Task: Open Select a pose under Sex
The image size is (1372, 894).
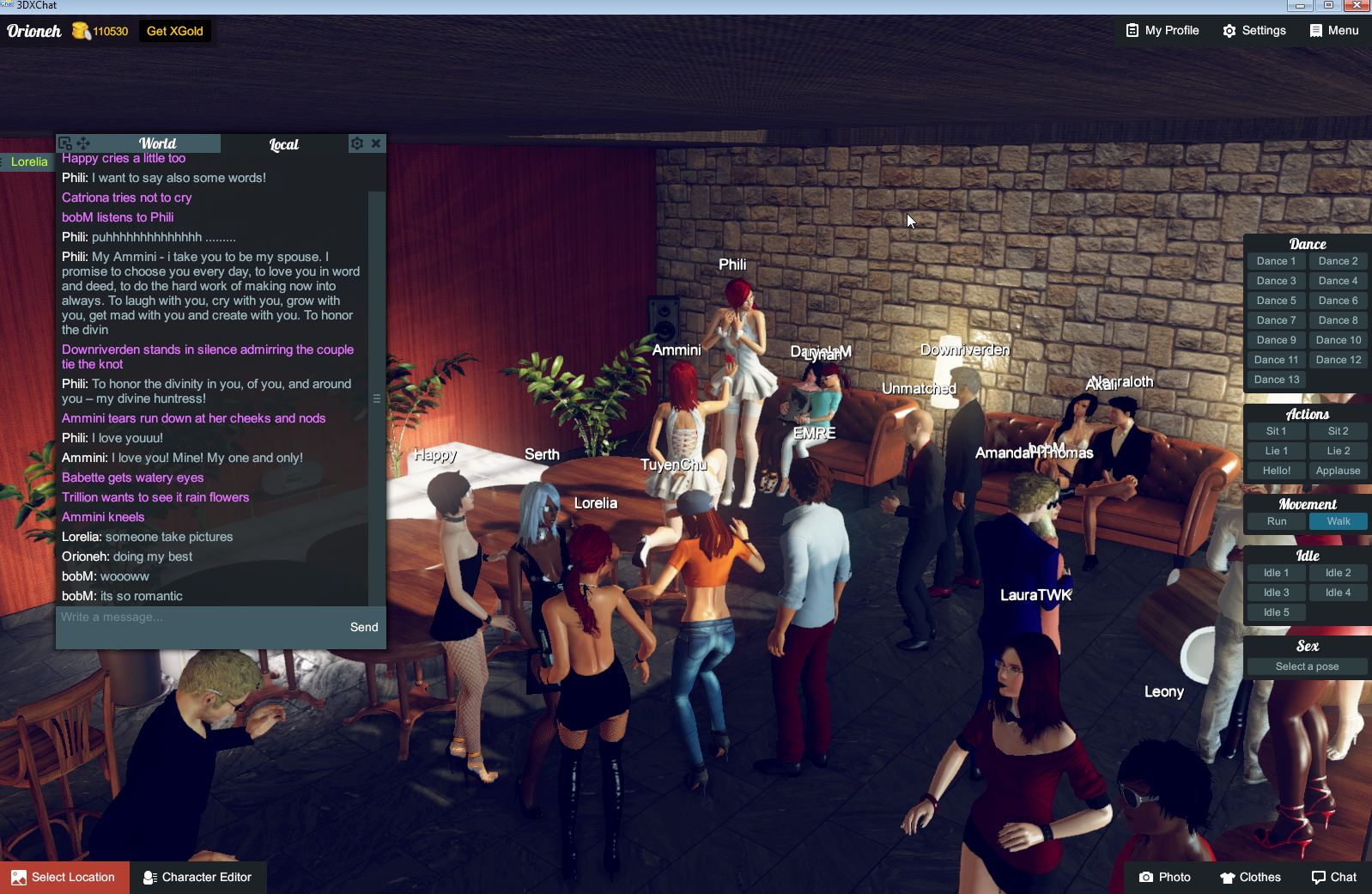Action: [1306, 666]
